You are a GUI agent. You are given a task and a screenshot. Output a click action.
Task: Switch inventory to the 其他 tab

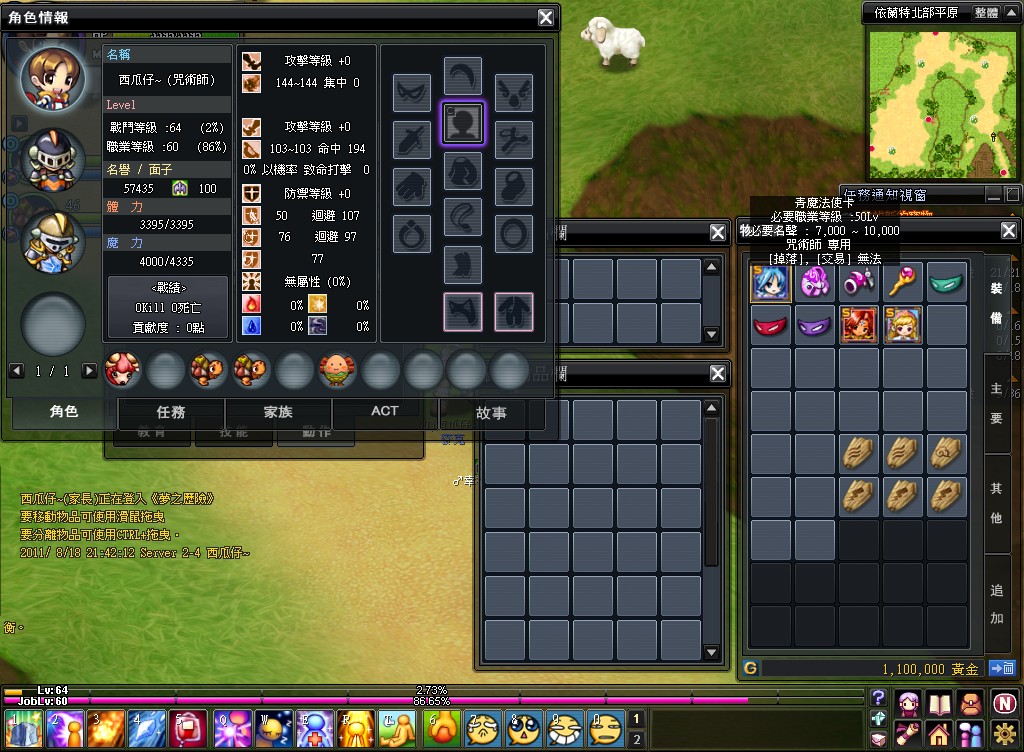pos(996,503)
